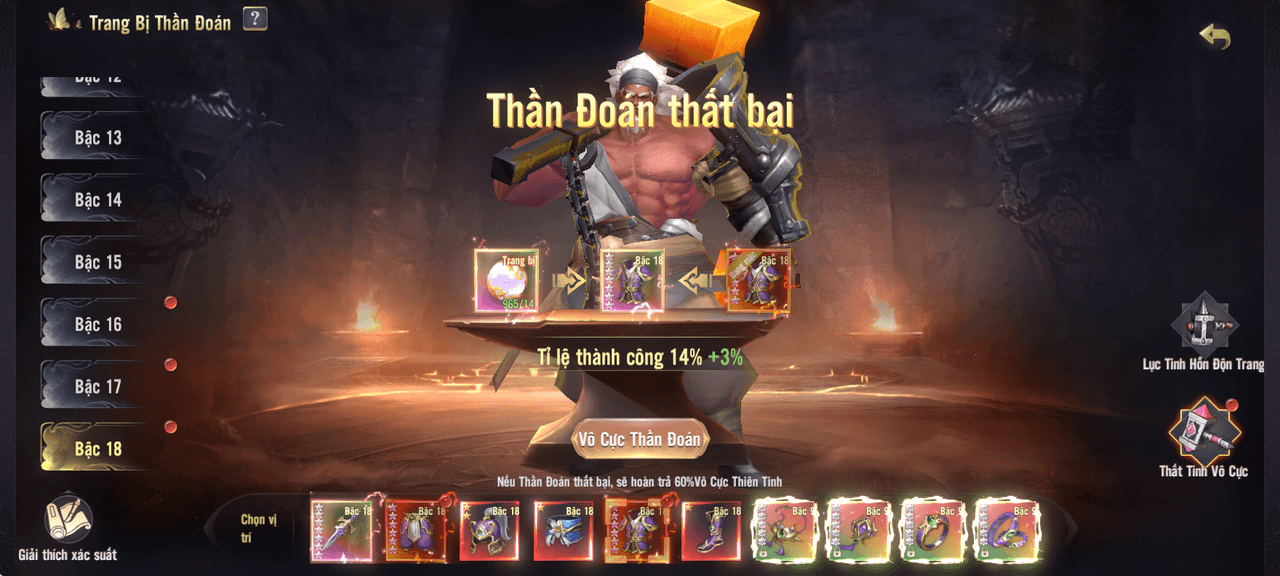Switch to the Bậc 14 tab
This screenshot has height=576, width=1280.
97,200
